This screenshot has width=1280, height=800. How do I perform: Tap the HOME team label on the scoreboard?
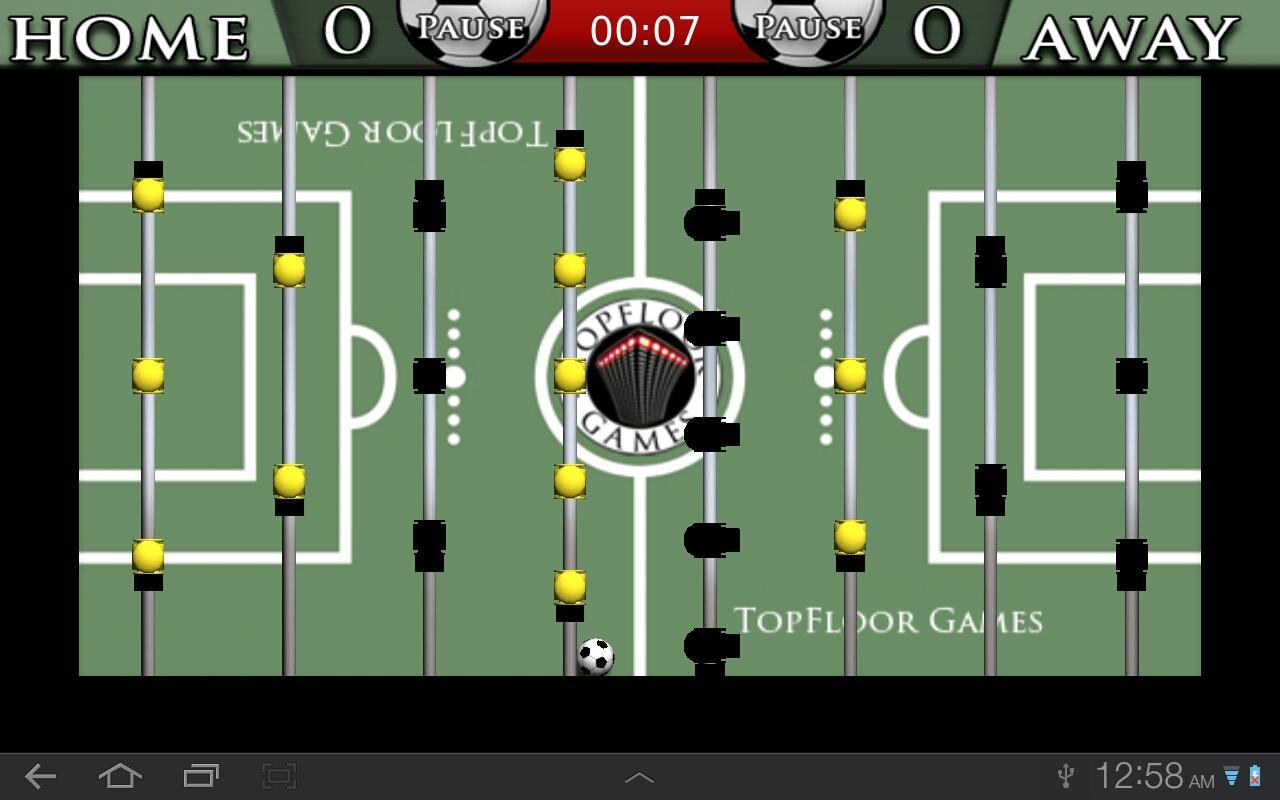[x=130, y=35]
